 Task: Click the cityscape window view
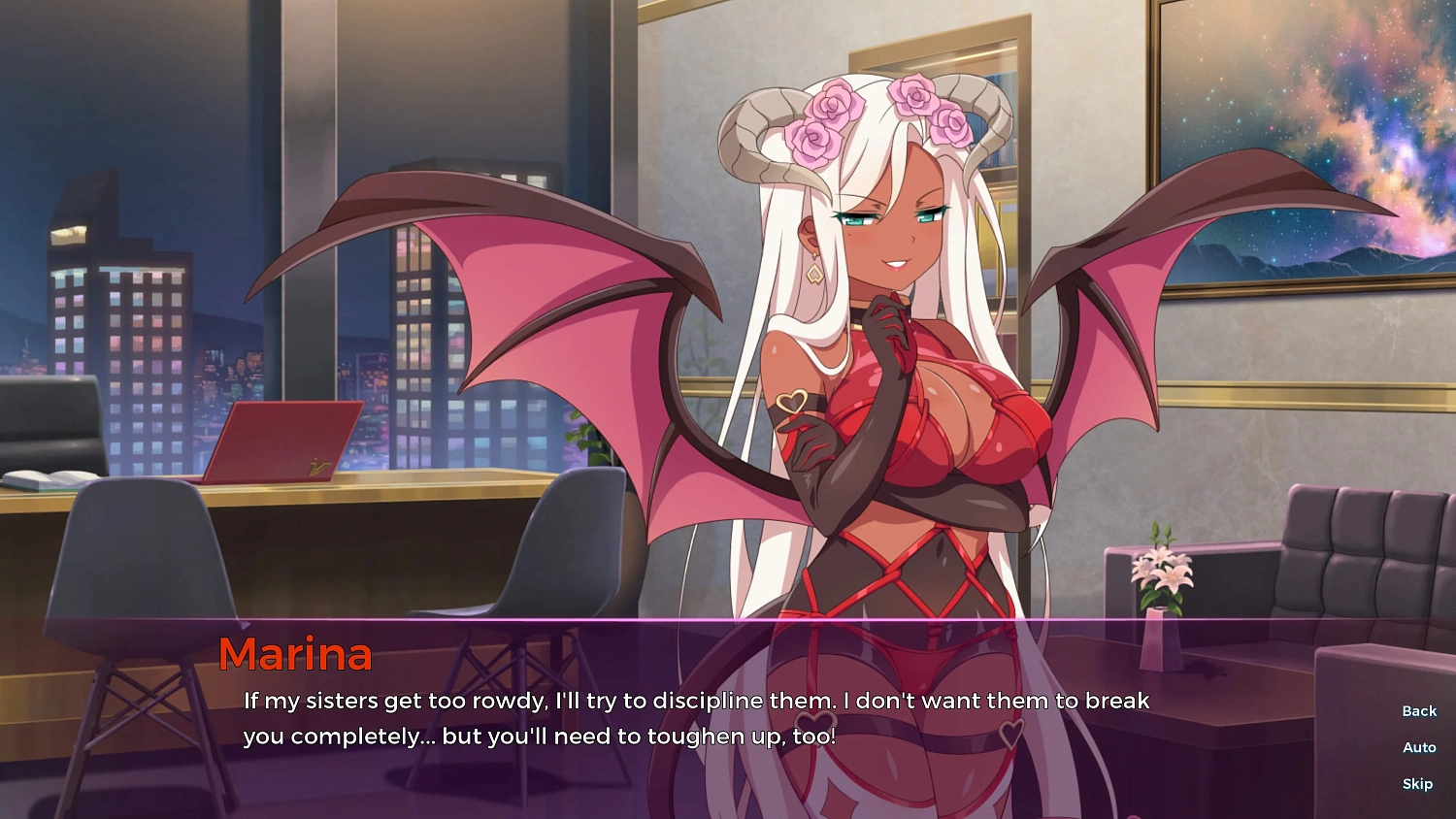(126, 291)
